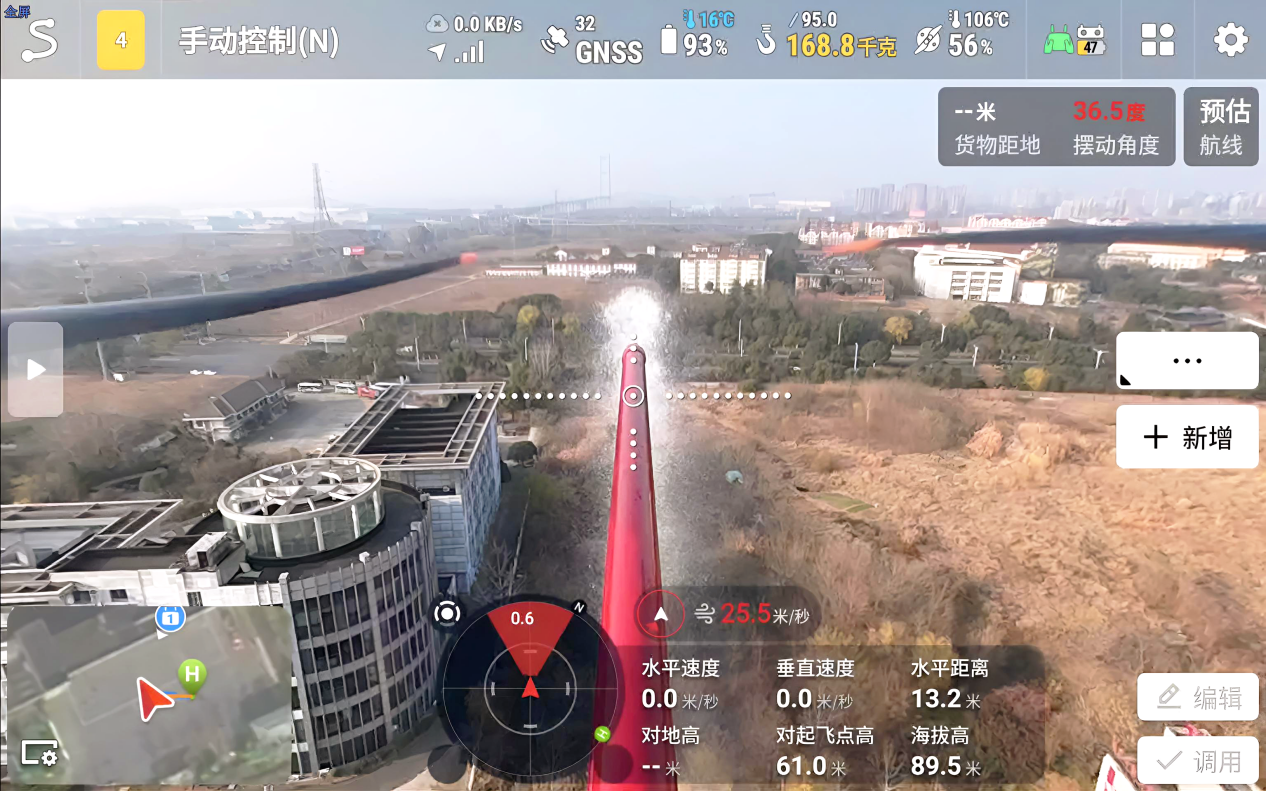Select the green H home point marker

point(191,674)
